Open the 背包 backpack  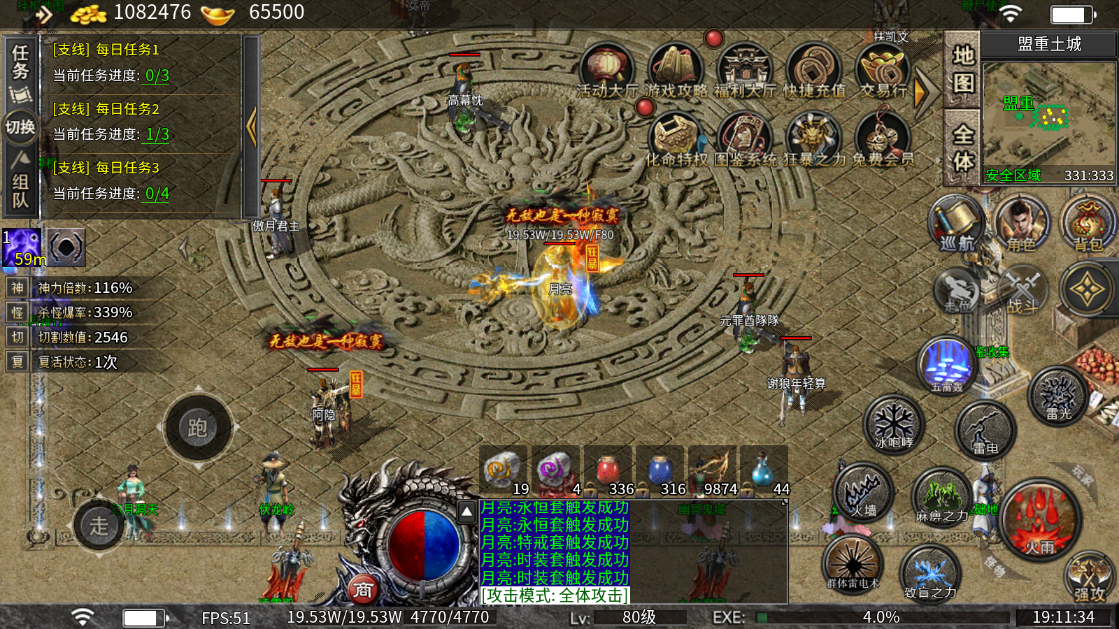pyautogui.click(x=1087, y=222)
